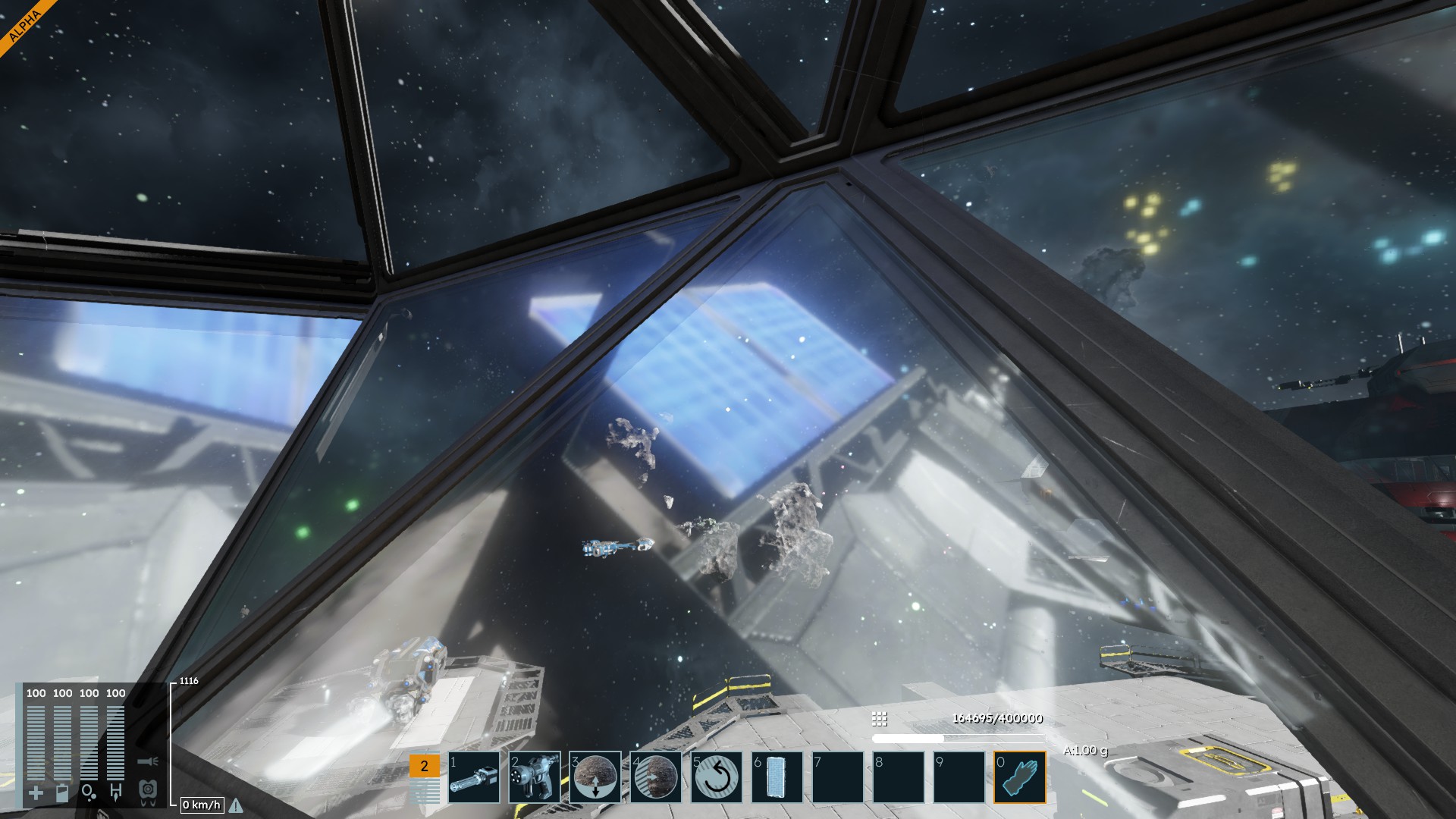Equip the pistol-shaped tool in slot 2
The width and height of the screenshot is (1456, 819).
[535, 777]
